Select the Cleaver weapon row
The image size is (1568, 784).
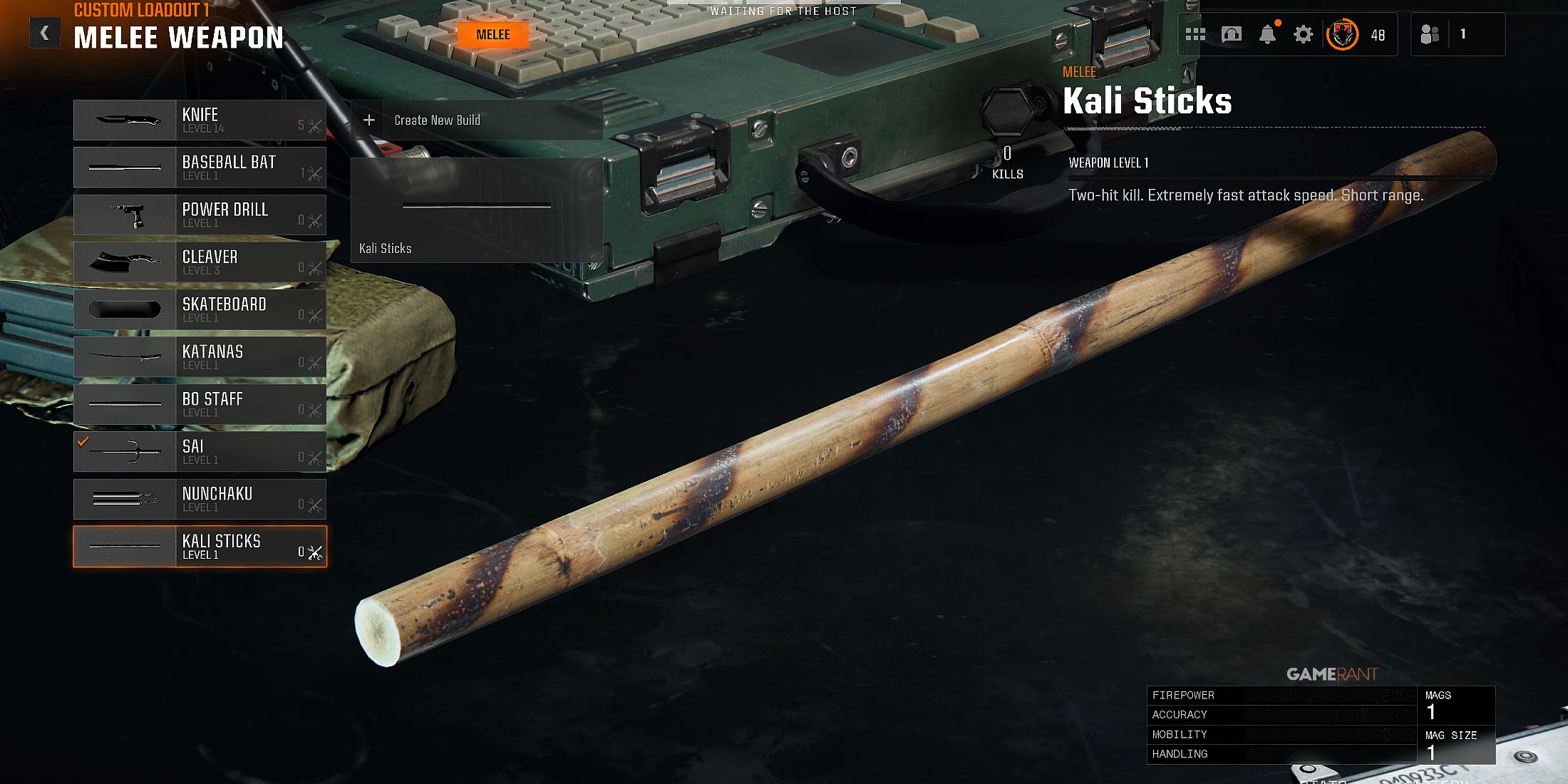coord(200,262)
